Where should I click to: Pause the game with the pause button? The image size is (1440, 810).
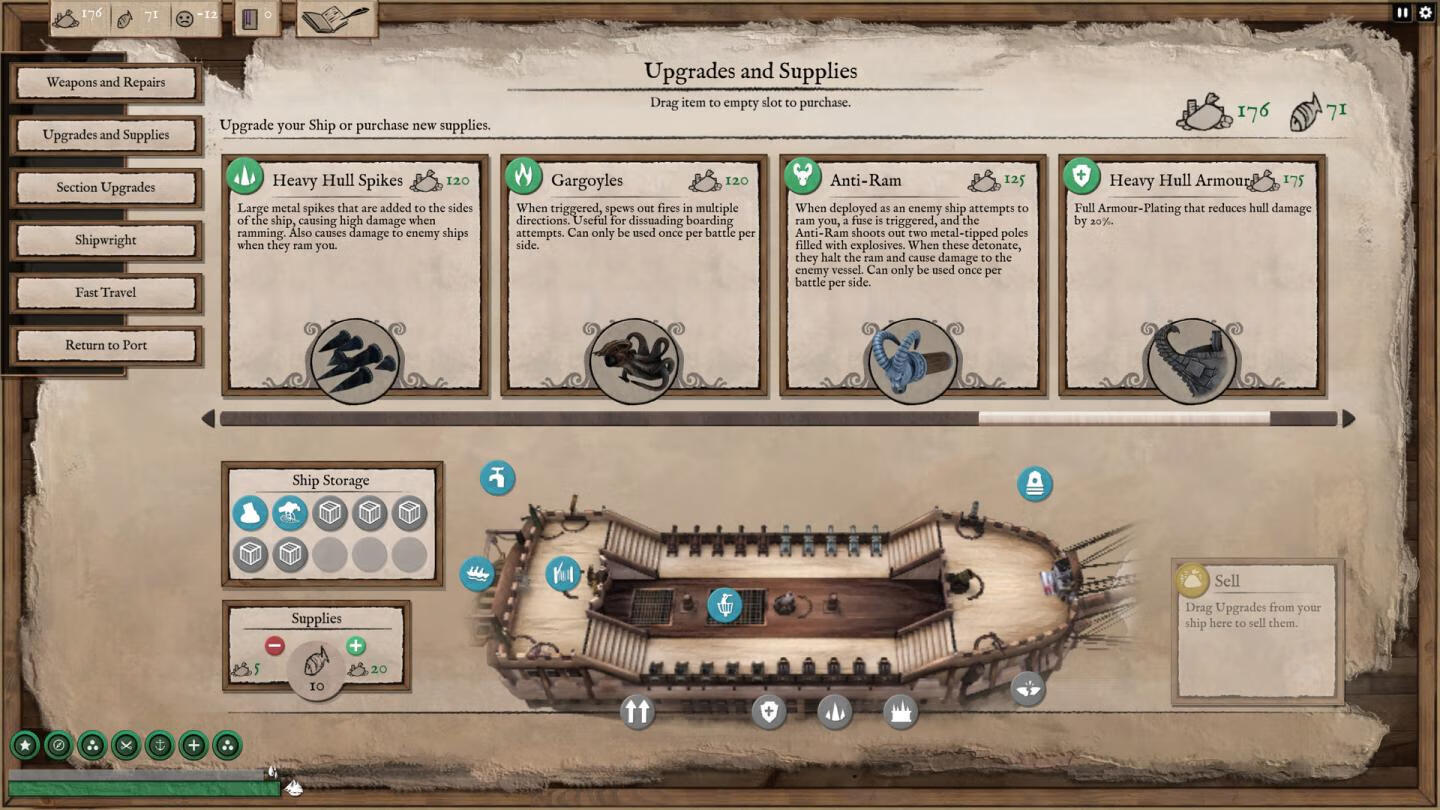click(x=1402, y=13)
